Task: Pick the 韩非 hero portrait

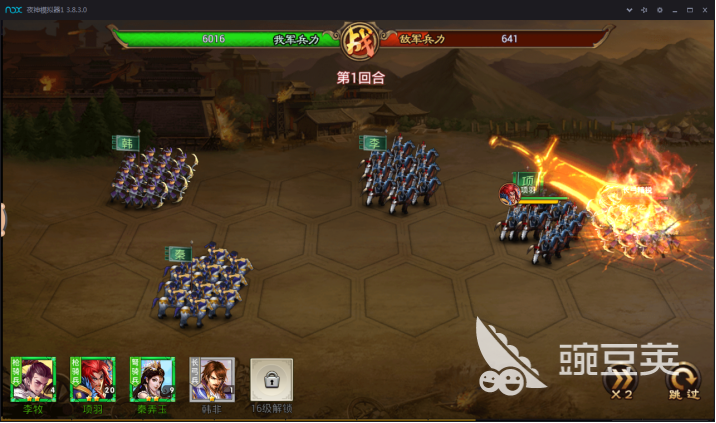Action: click(211, 380)
